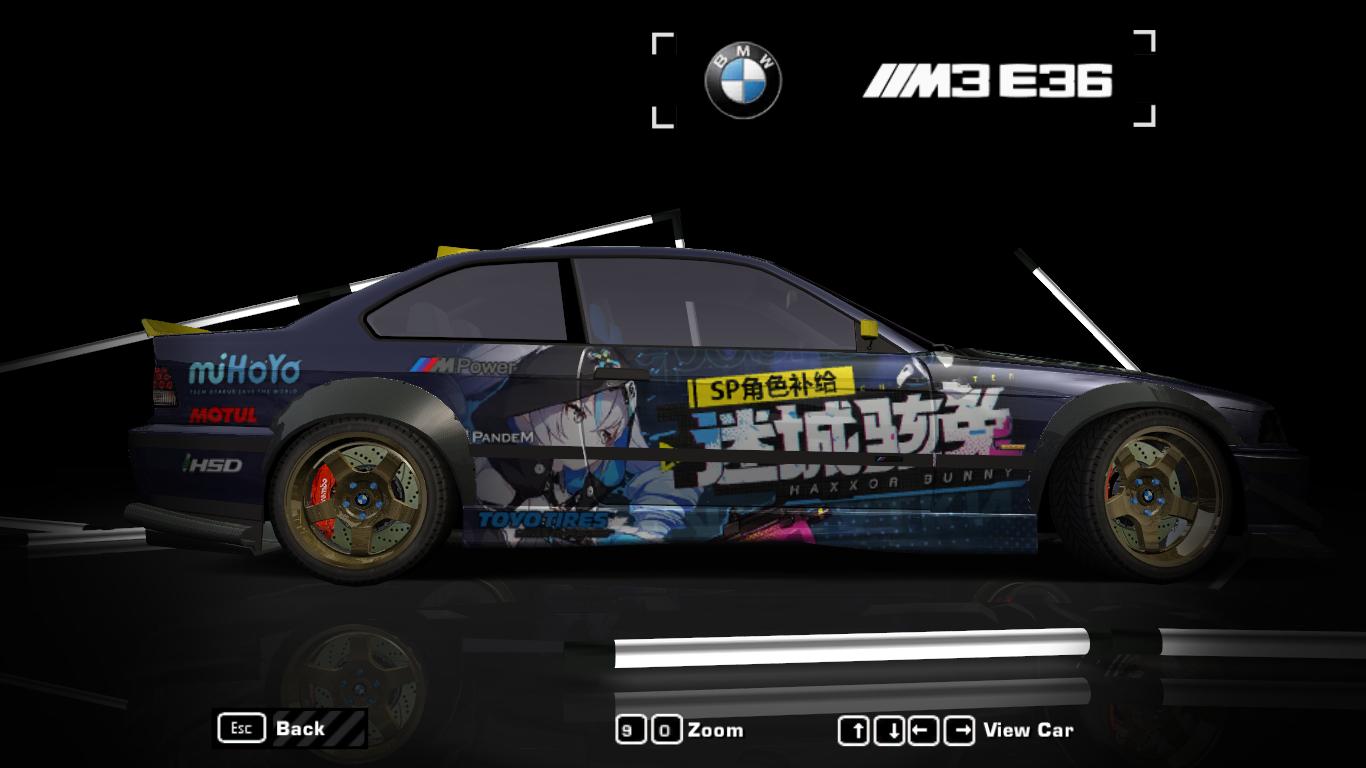Click the Esc key icon next to Back
This screenshot has width=1366, height=768.
click(x=240, y=729)
